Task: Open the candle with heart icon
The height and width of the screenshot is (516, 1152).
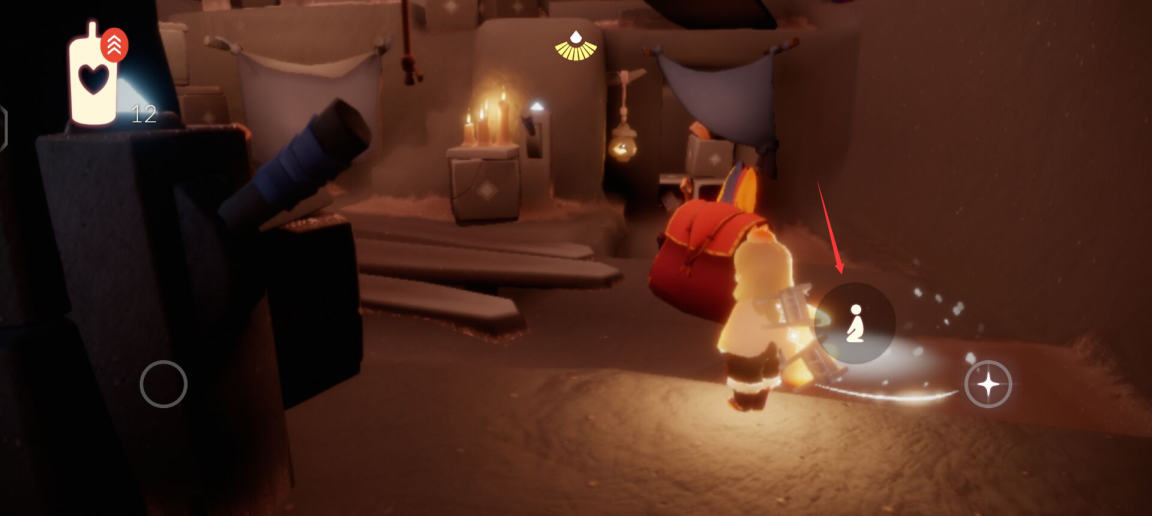Action: point(93,78)
